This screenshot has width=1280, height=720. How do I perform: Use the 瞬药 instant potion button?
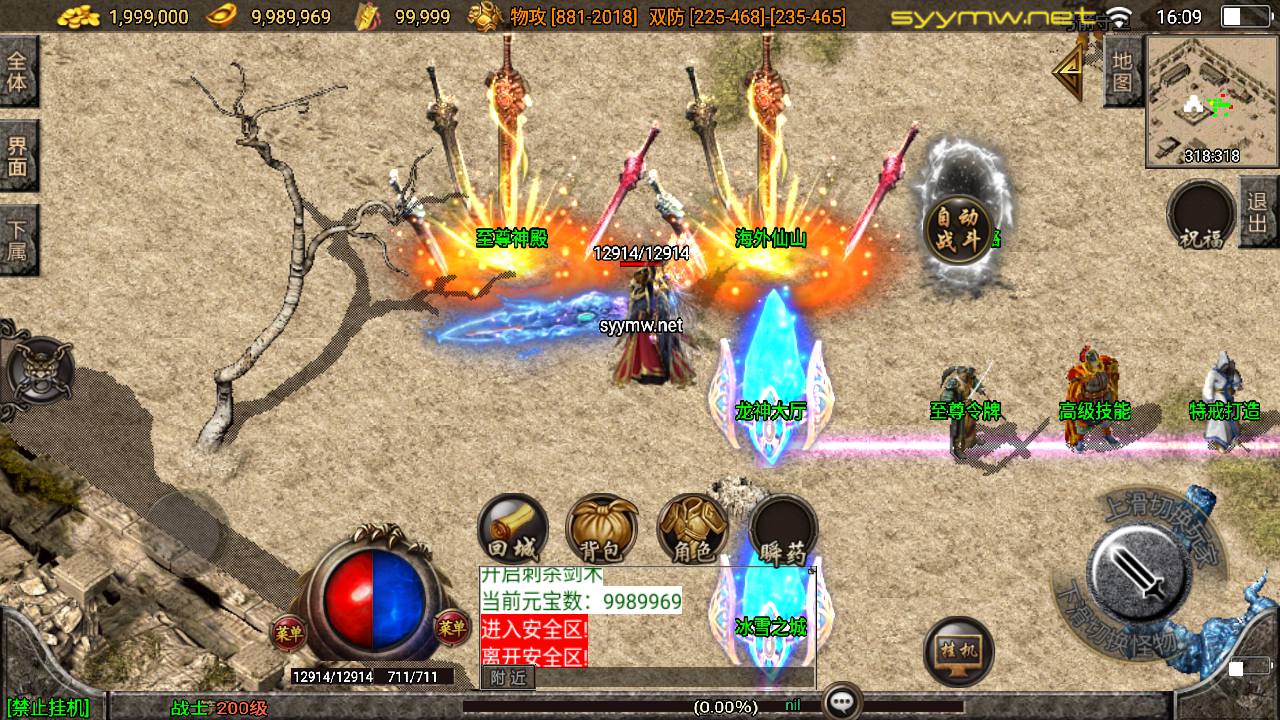(783, 529)
